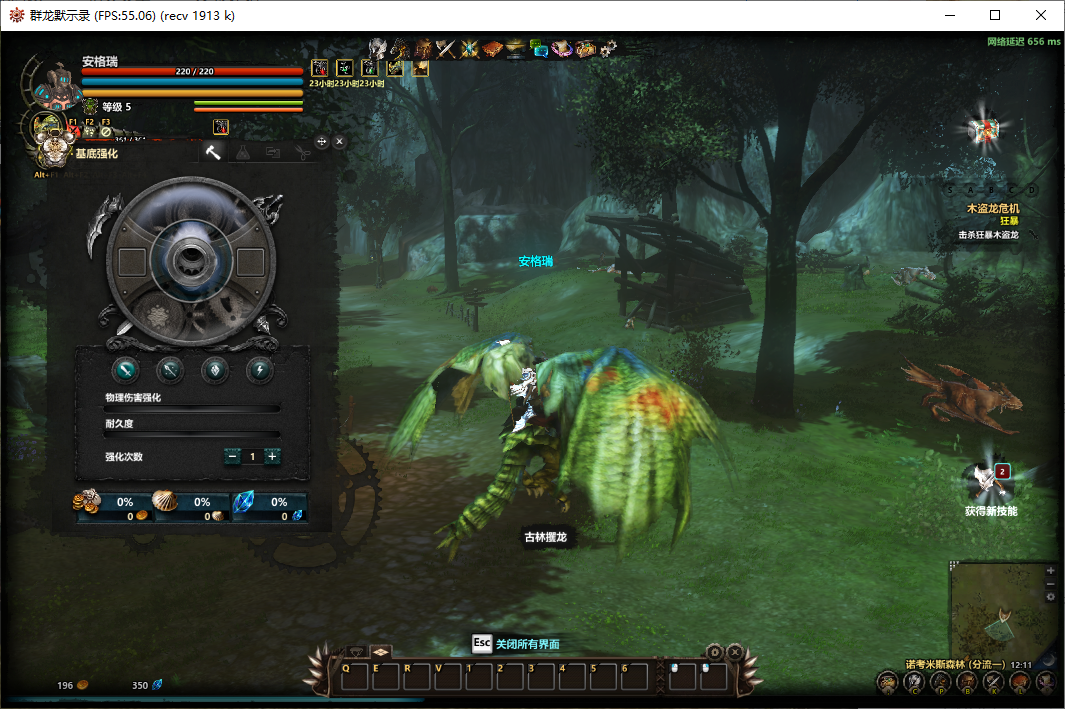Click the move-panel cross arrow button
The width and height of the screenshot is (1065, 709).
(322, 142)
